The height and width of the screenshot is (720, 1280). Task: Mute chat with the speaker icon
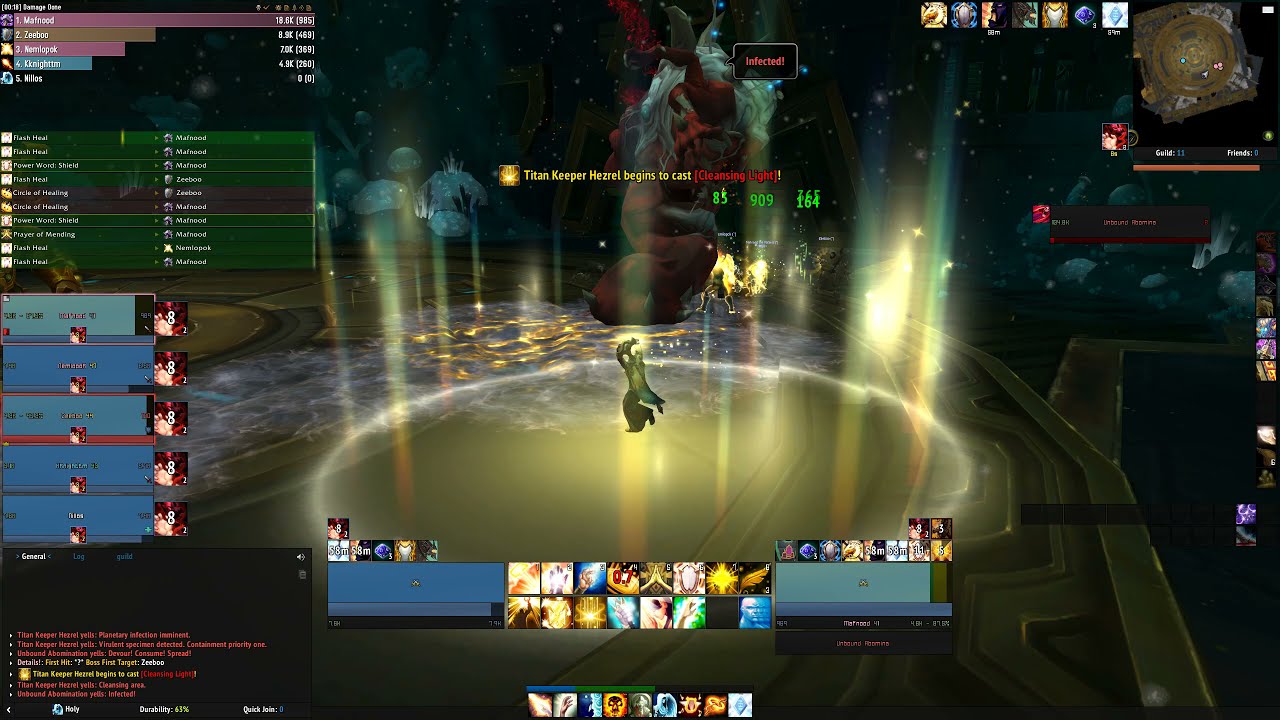point(301,557)
